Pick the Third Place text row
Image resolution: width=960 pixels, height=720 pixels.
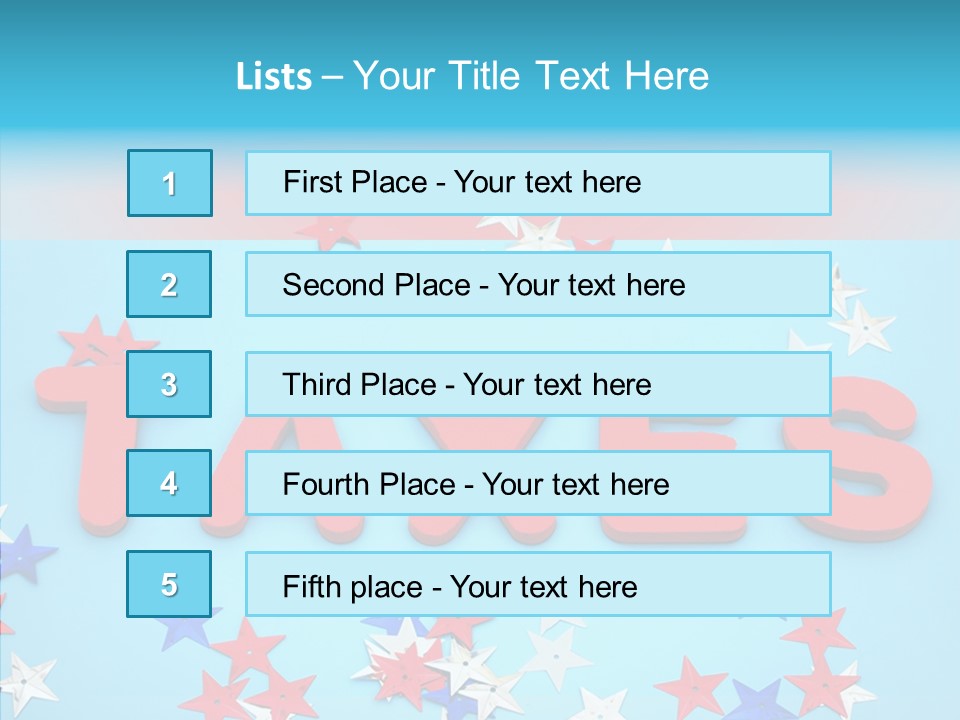[538, 384]
